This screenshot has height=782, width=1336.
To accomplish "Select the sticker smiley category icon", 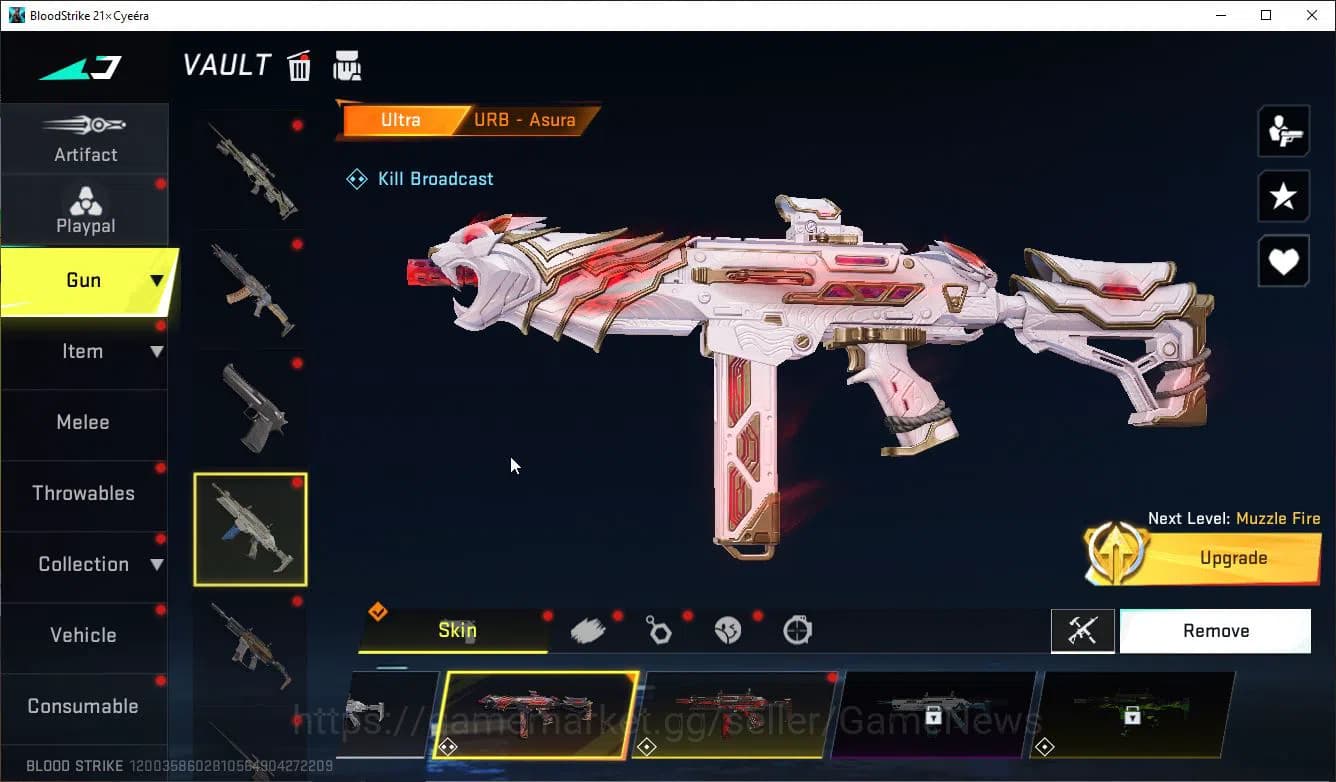I will point(728,629).
